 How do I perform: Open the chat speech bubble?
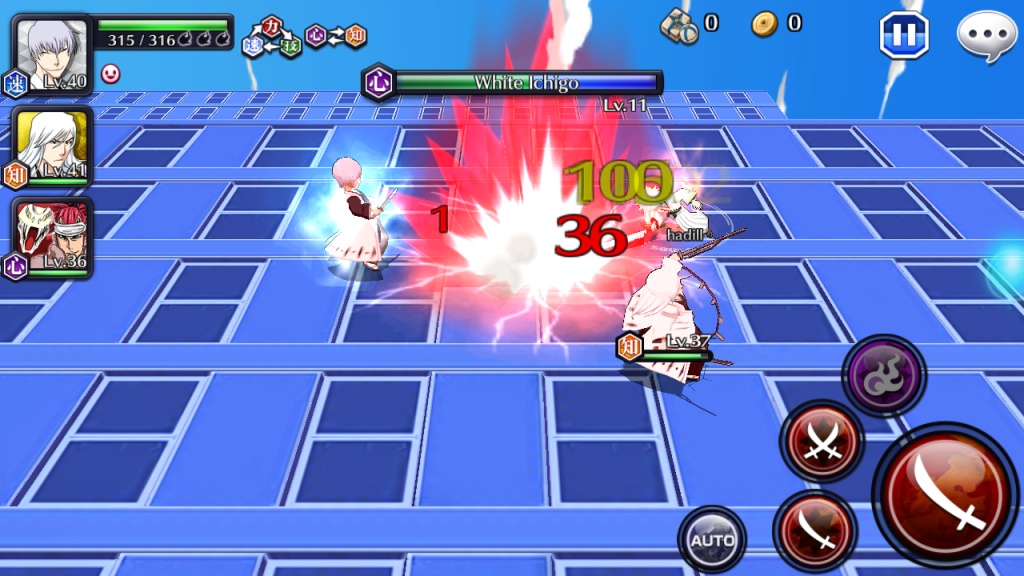coord(986,36)
